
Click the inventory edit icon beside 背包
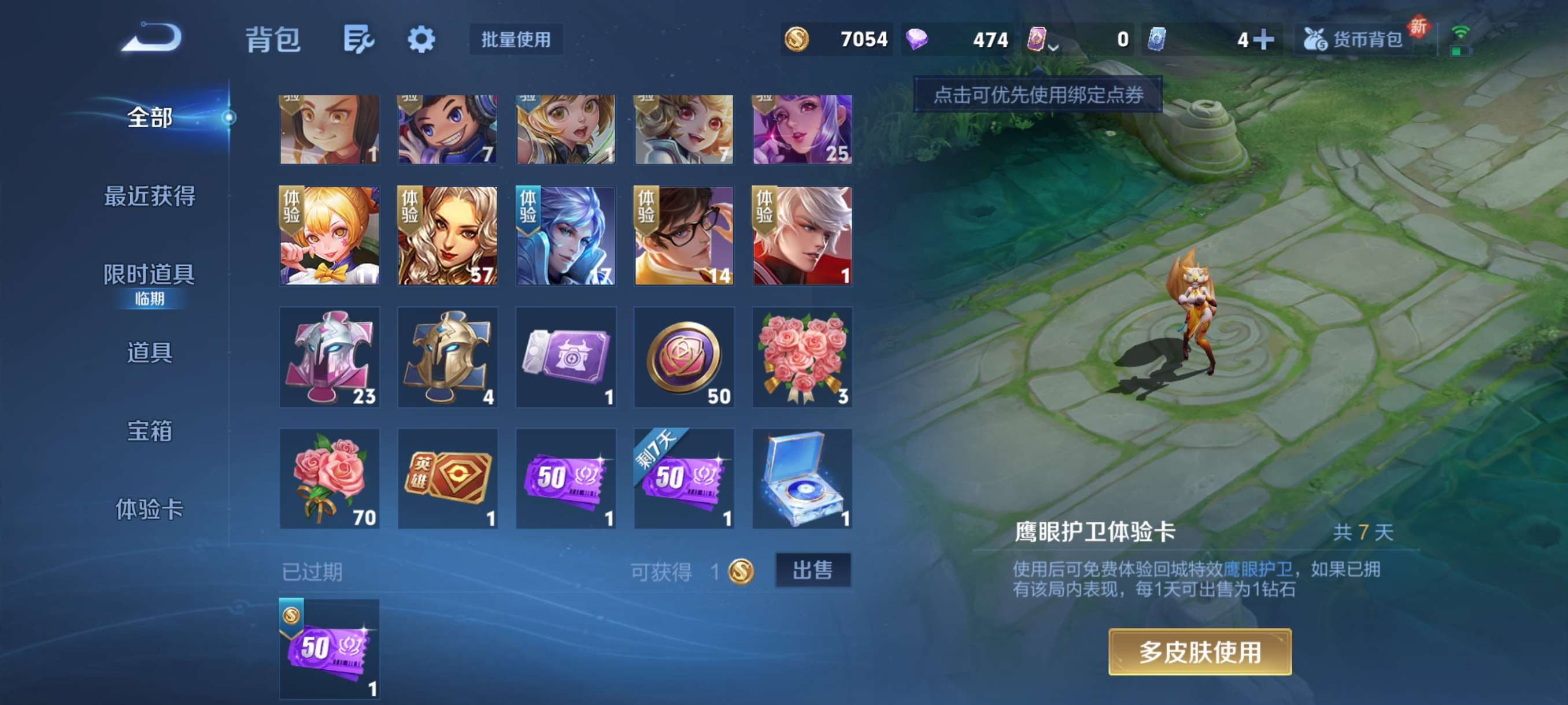358,39
